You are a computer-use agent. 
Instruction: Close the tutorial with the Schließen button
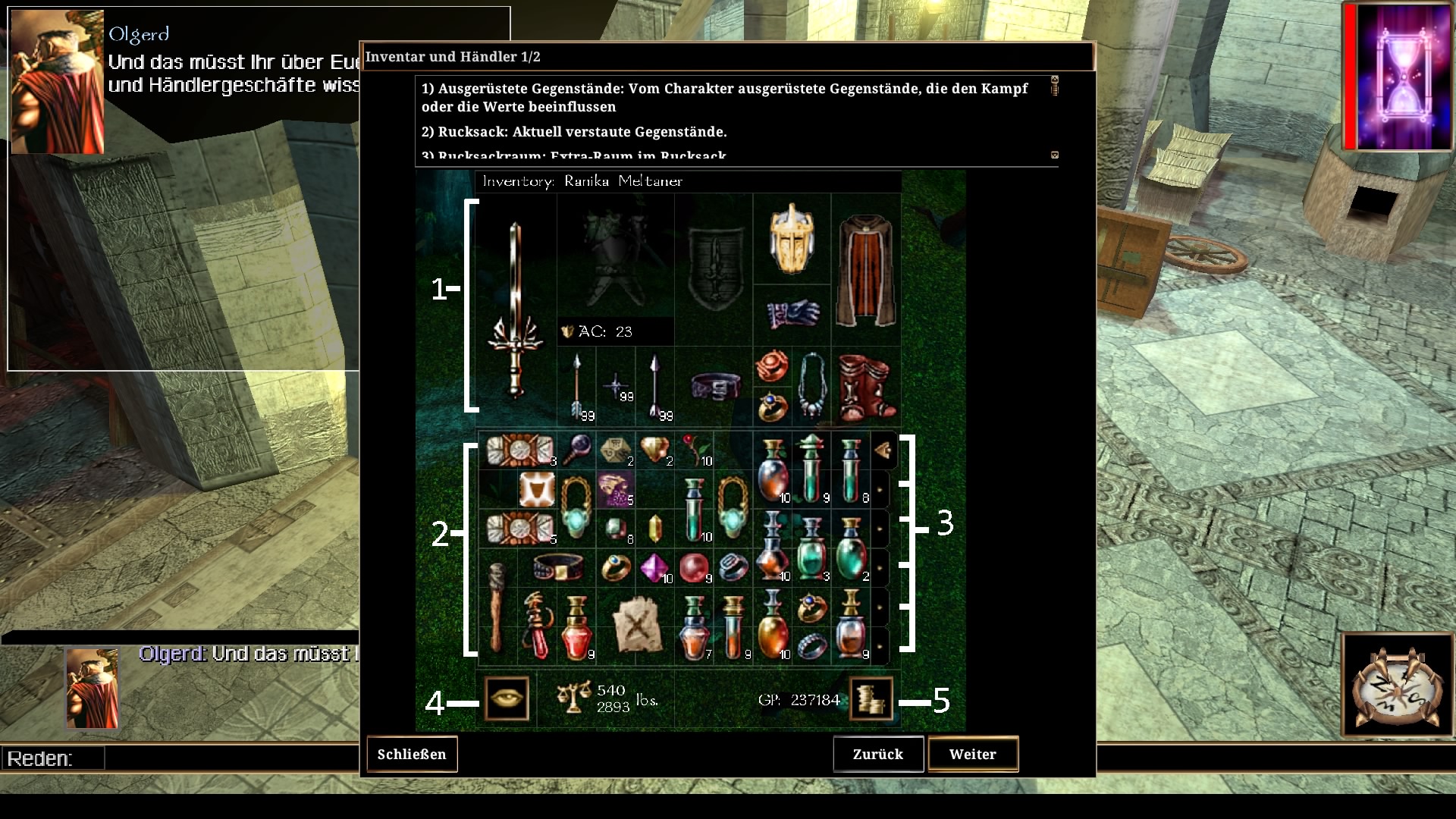[x=412, y=755]
